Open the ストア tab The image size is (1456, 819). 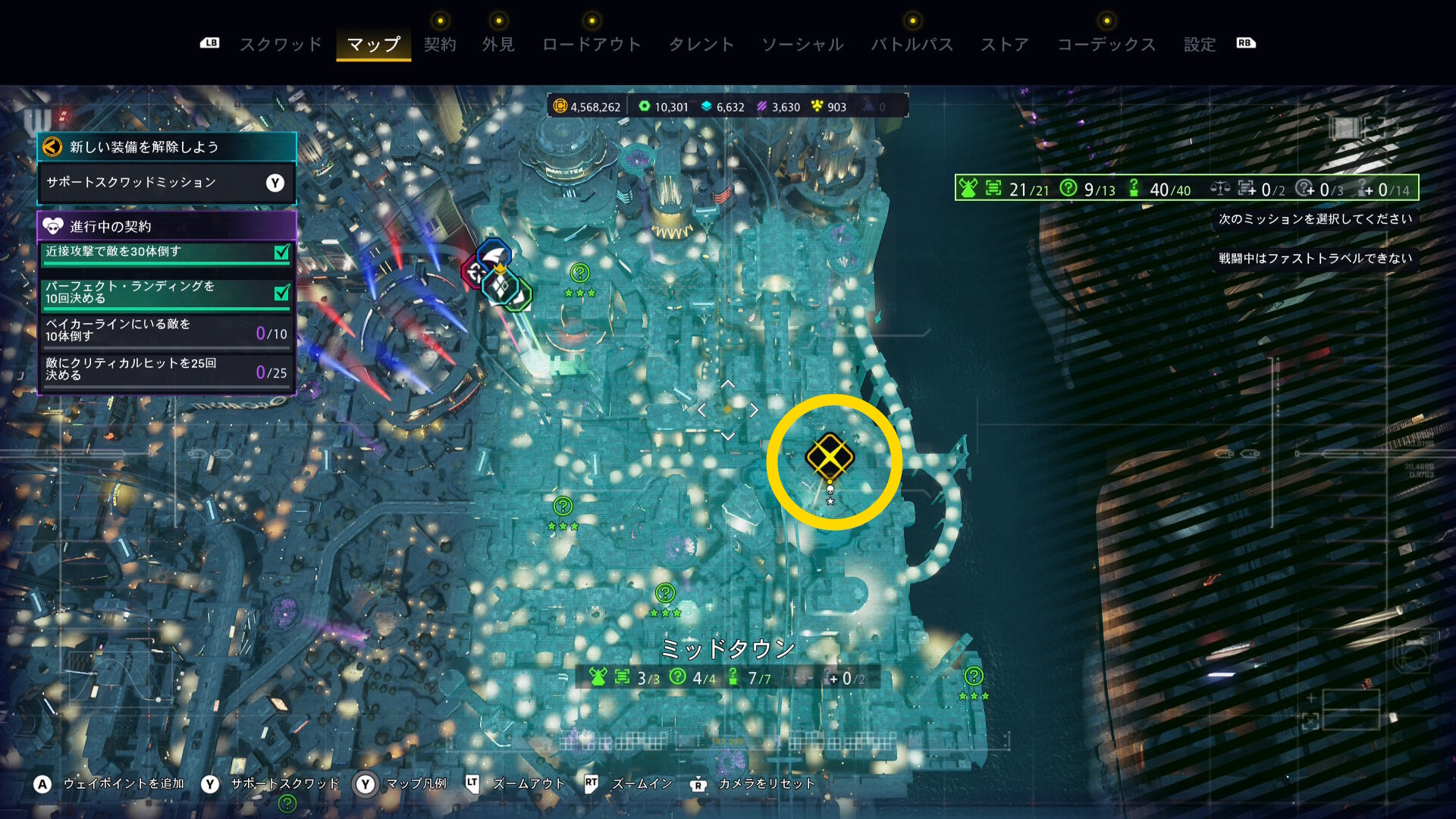(x=1005, y=45)
